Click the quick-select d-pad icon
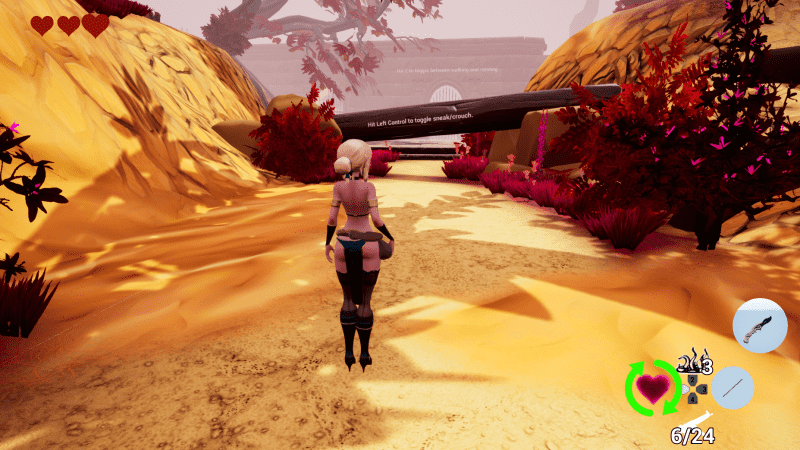Screen dimensions: 800x450 click(x=692, y=387)
